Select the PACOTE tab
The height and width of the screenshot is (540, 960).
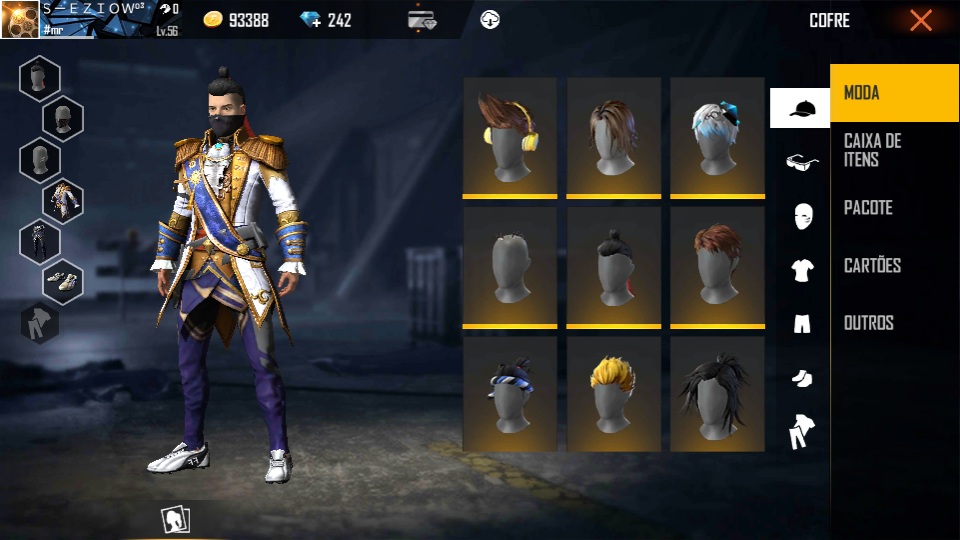[894, 208]
